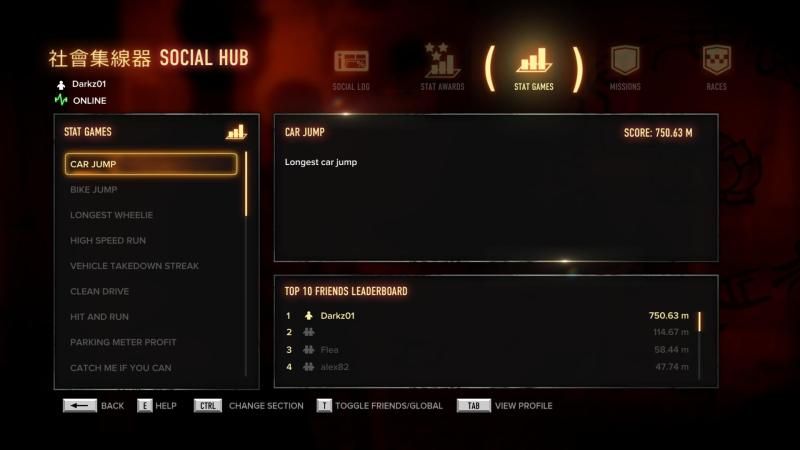Select Hit and Run stat game
The width and height of the screenshot is (800, 450).
(x=151, y=317)
